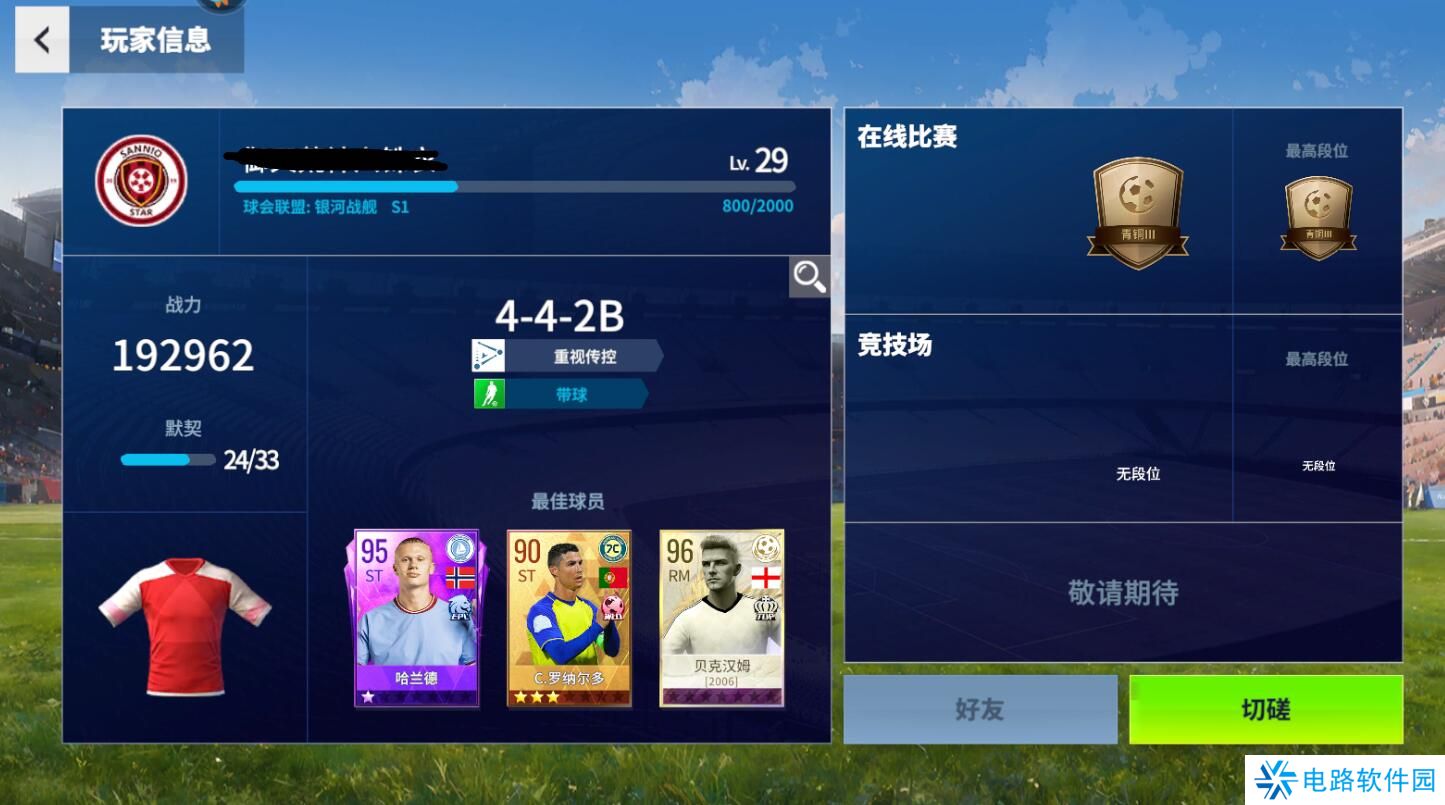Click the Sannio Star club badge
Viewport: 1445px width, 805px height.
[142, 180]
